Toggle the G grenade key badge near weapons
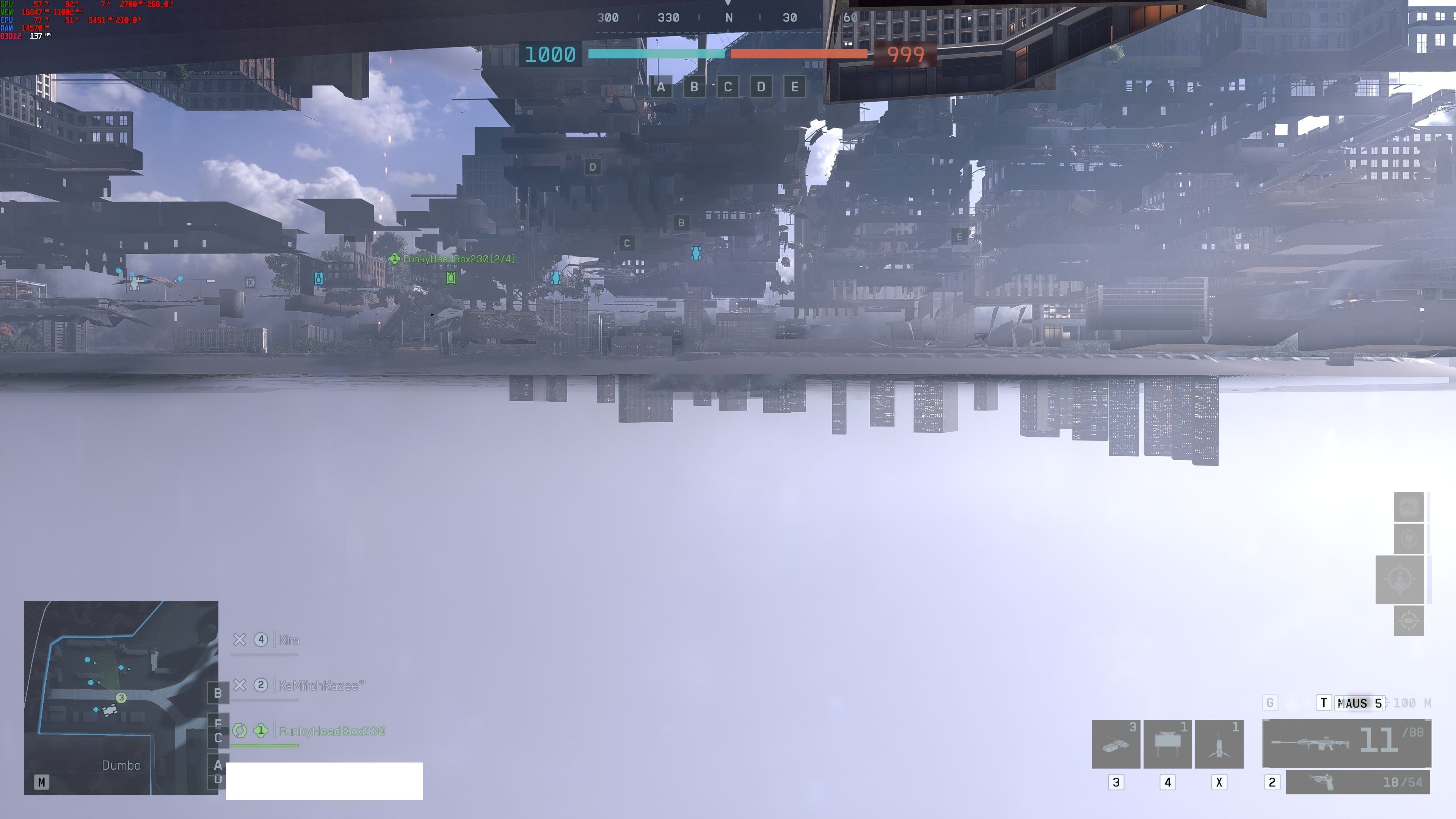The width and height of the screenshot is (1456, 819). click(x=1269, y=702)
